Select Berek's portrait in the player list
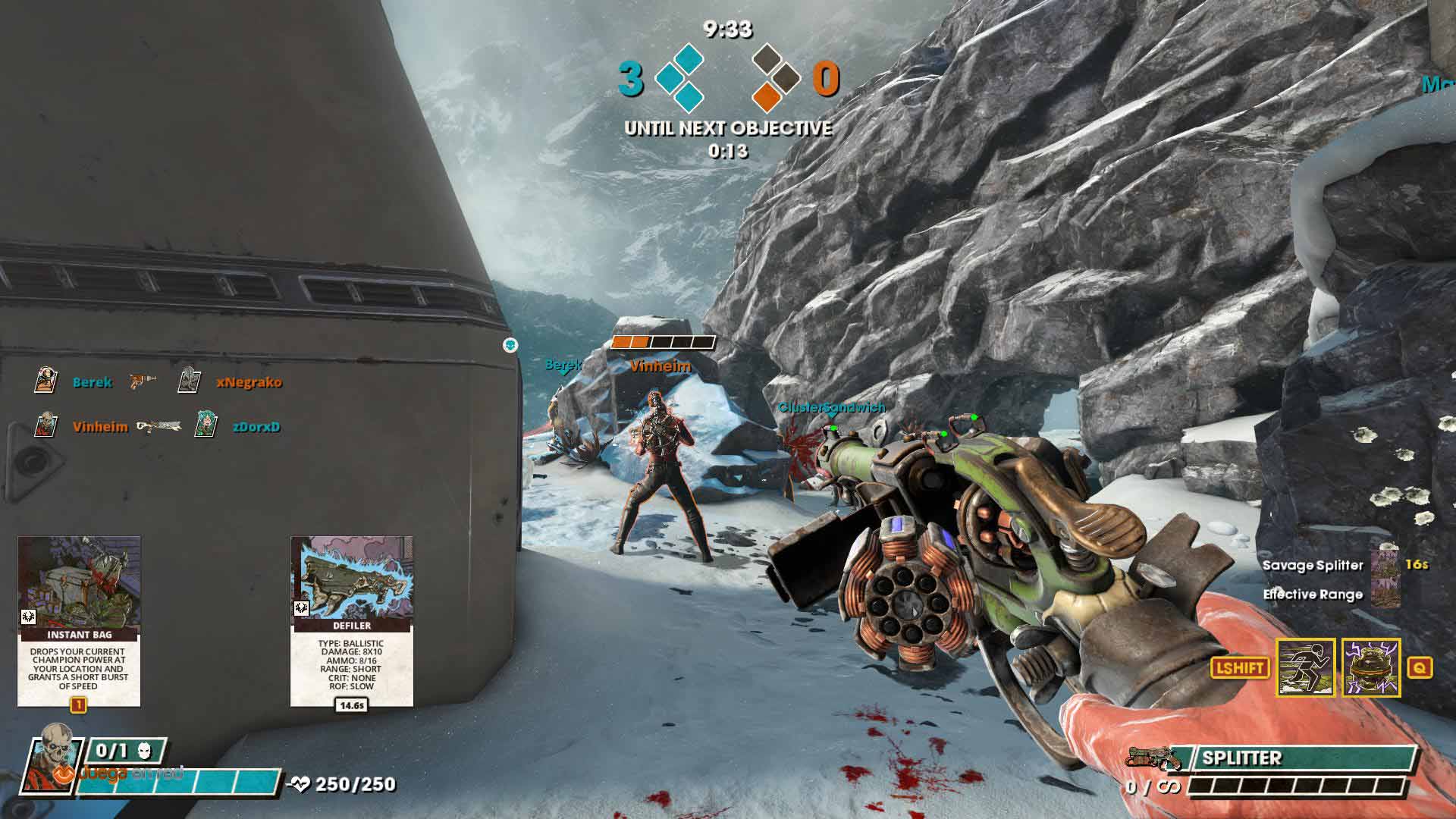 tap(46, 381)
